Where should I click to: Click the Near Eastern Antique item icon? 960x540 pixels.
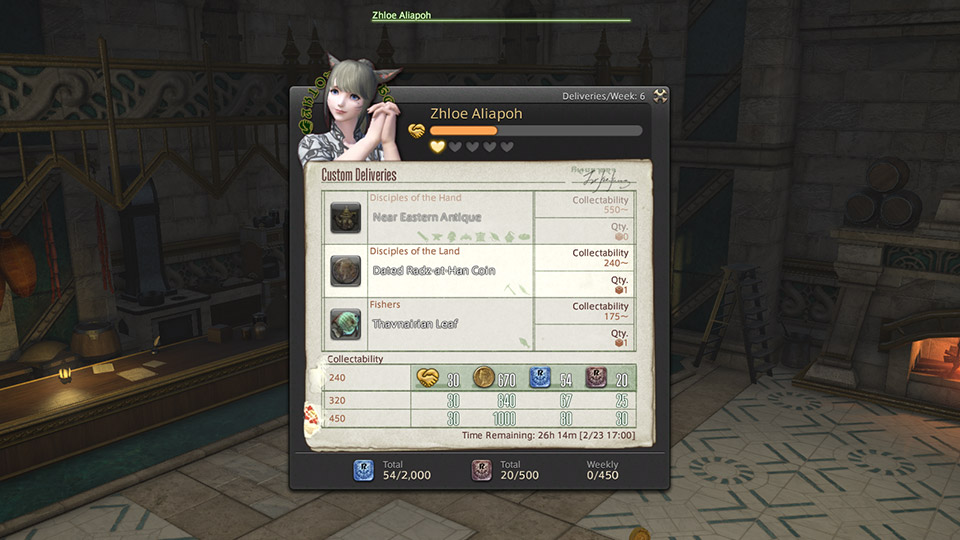click(x=346, y=217)
